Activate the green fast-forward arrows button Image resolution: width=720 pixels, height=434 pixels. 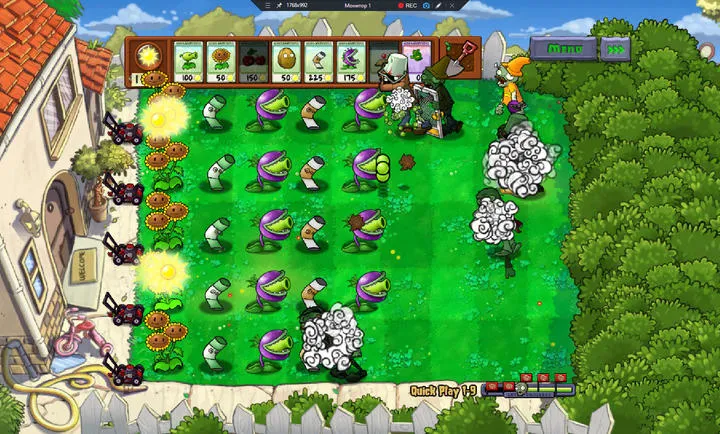pyautogui.click(x=618, y=48)
